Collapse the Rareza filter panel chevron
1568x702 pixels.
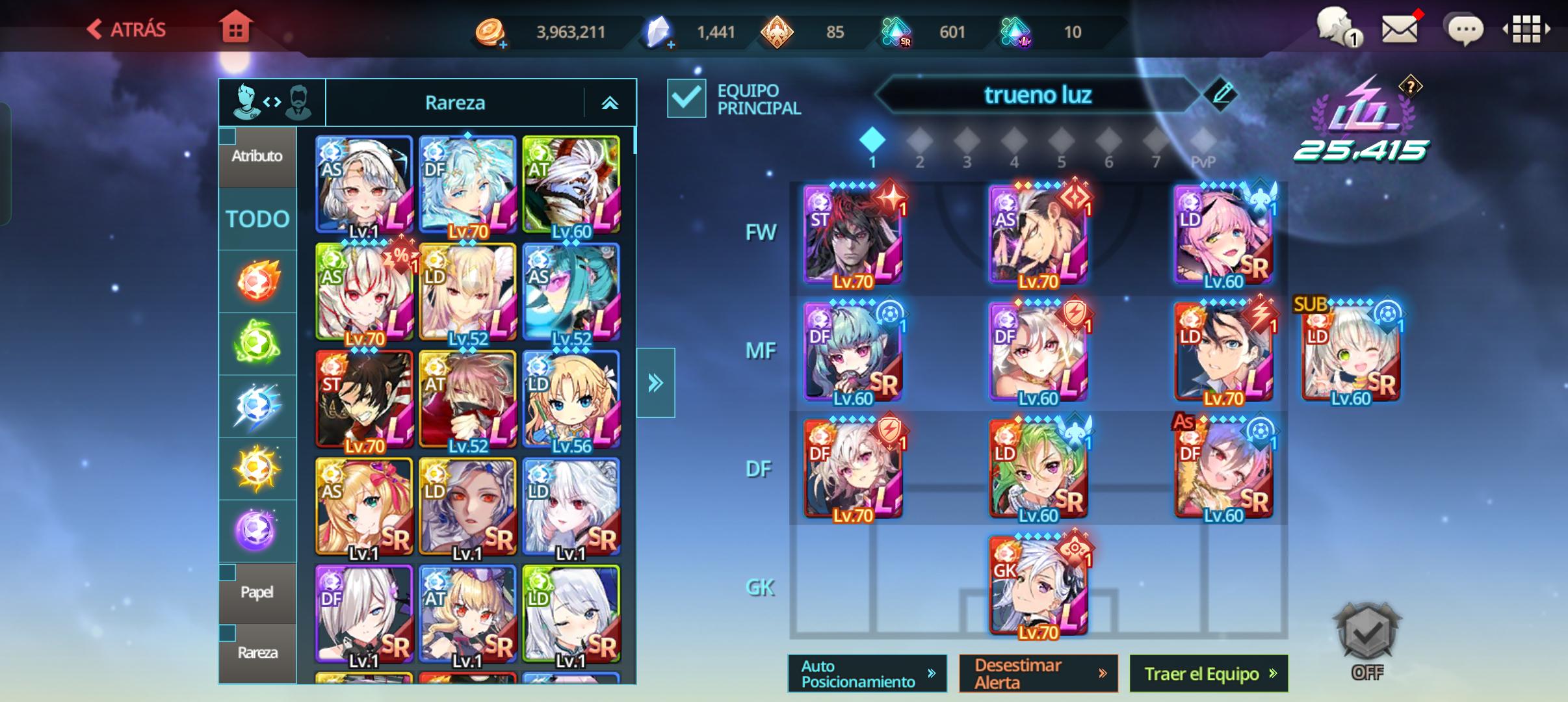coord(610,102)
